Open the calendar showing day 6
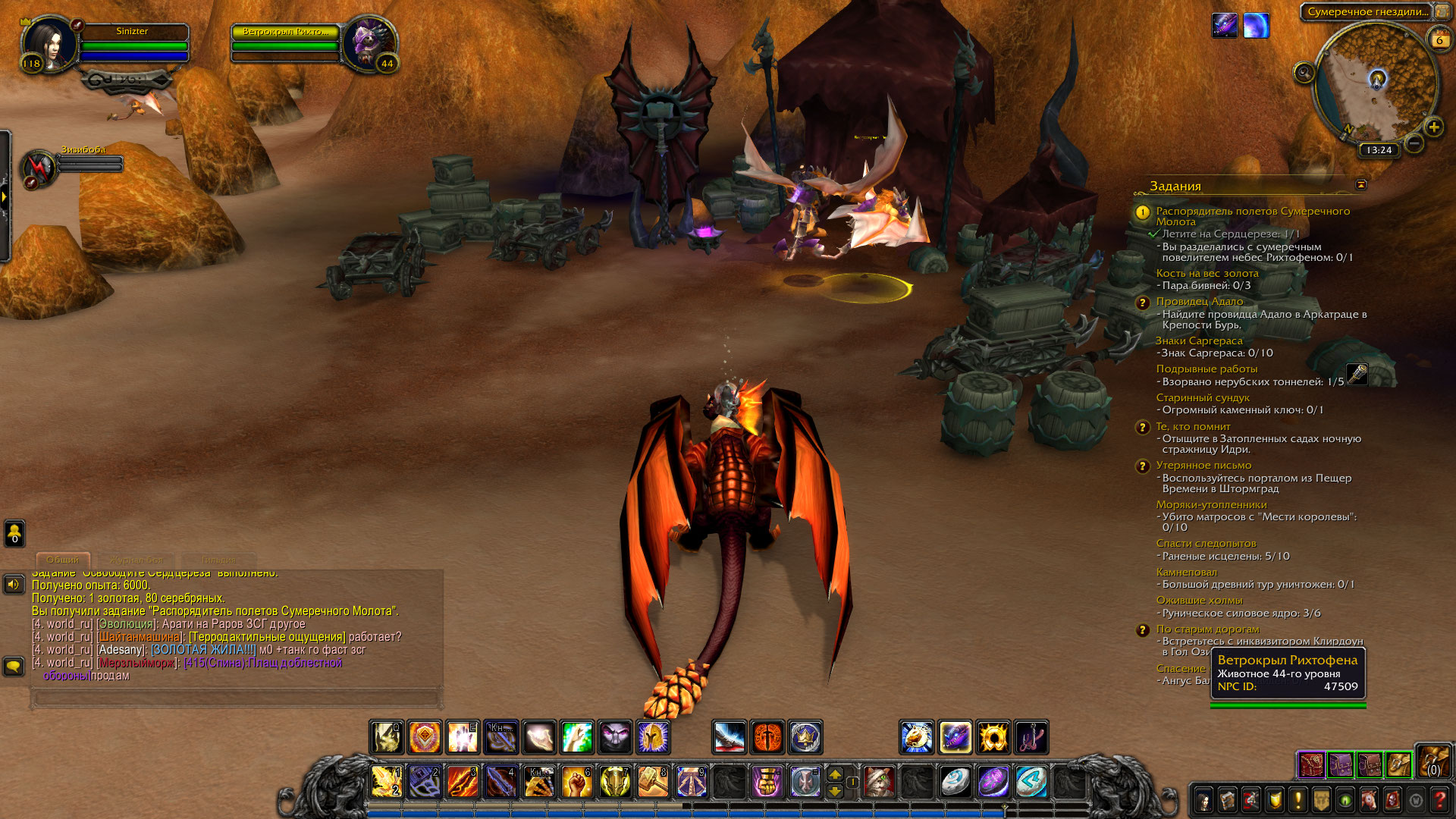The width and height of the screenshot is (1456, 819). pos(1439,40)
